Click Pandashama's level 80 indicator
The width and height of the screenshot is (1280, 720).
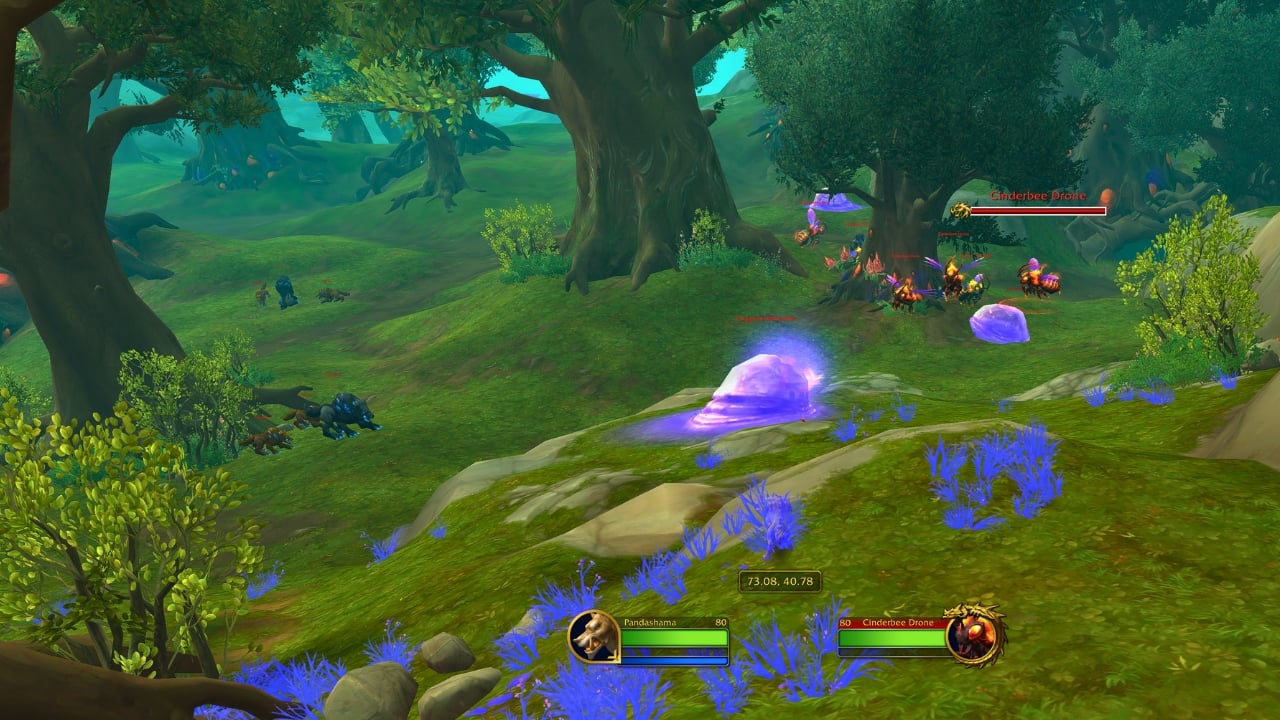(719, 622)
